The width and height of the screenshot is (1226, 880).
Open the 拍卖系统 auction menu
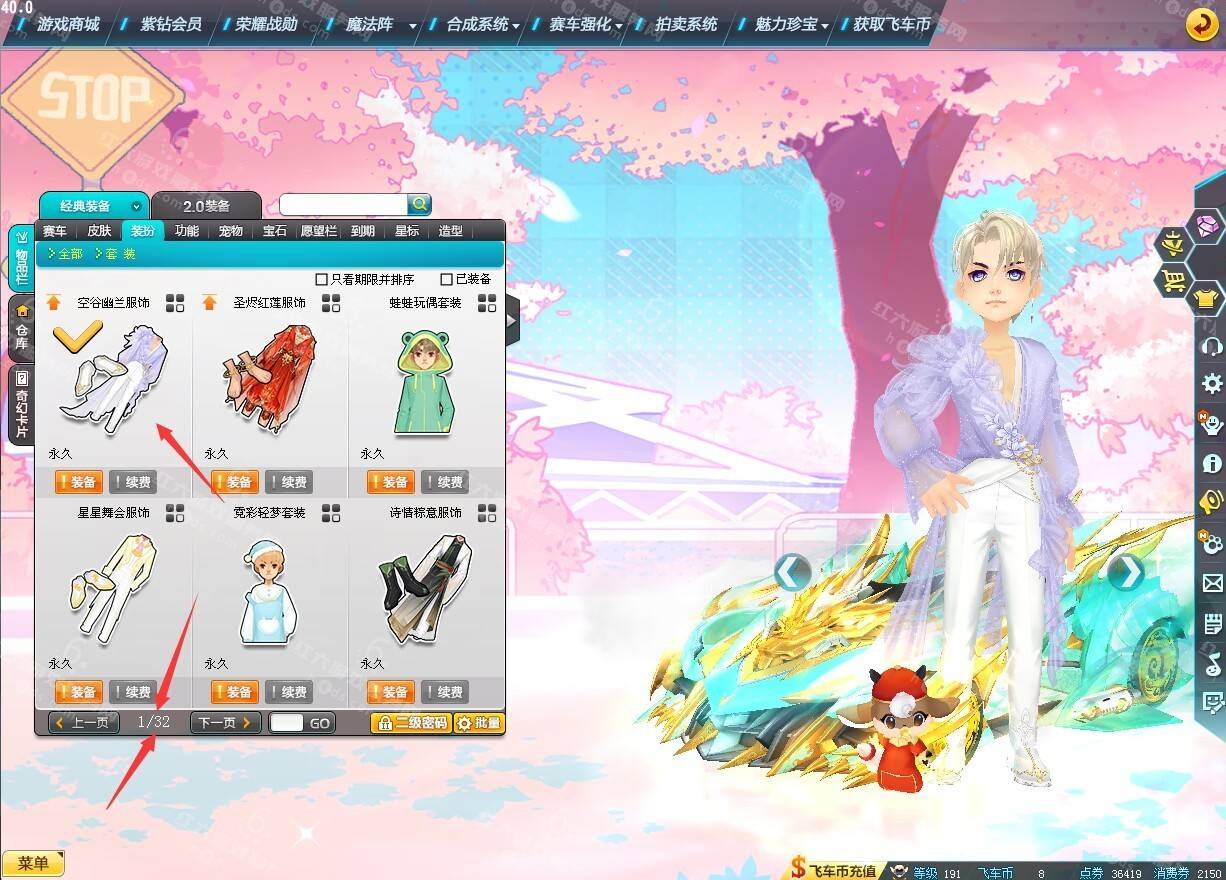685,23
